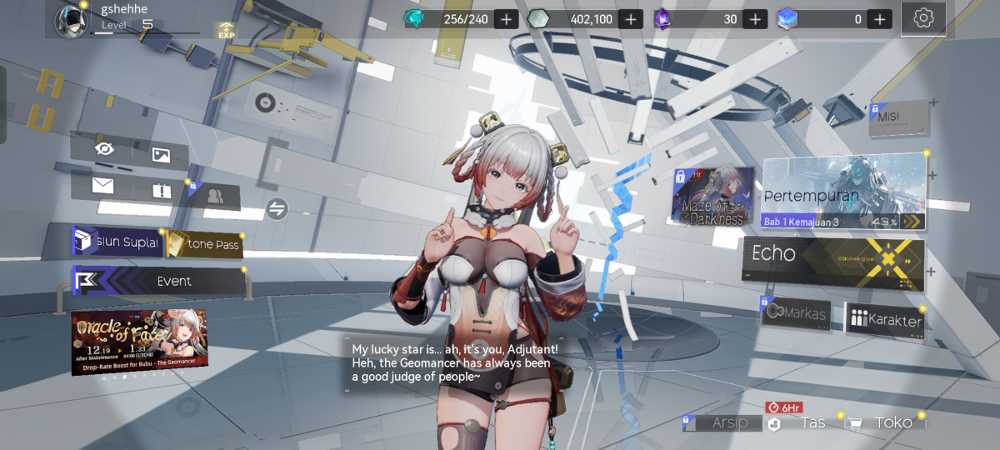
Task: Open the mailbox envelope icon
Action: click(x=103, y=185)
